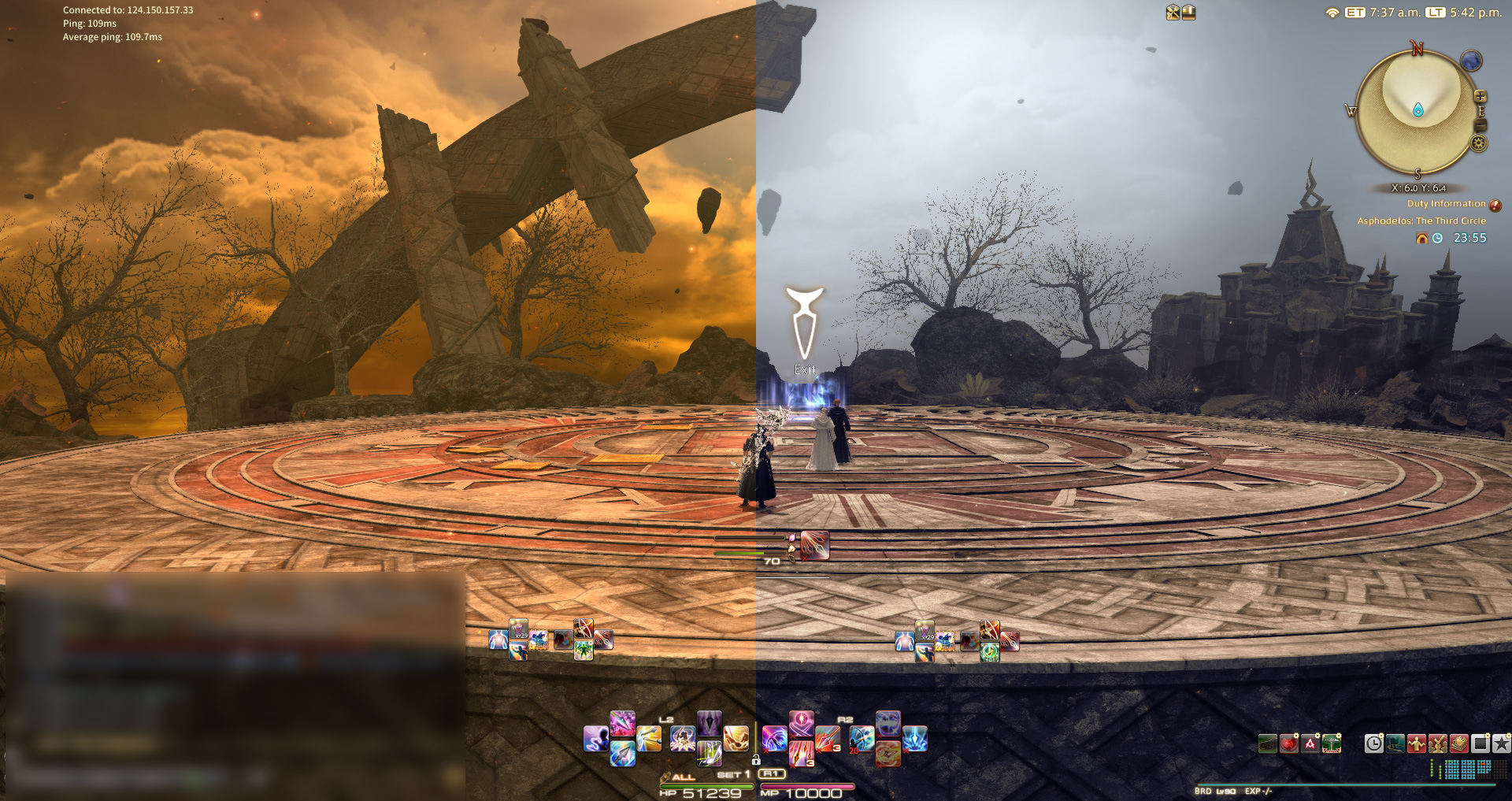Zoom in on the minimap with the plus button

click(1480, 95)
